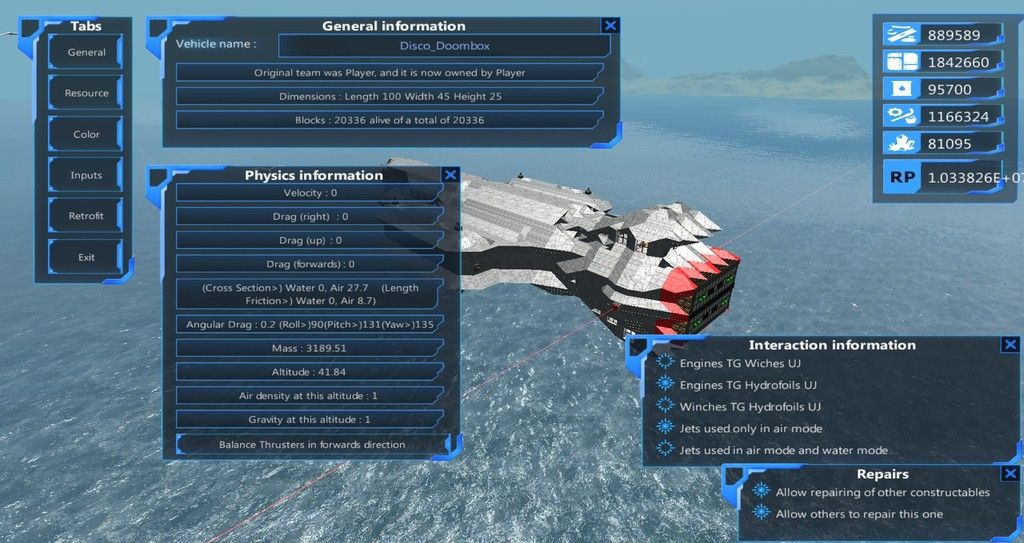Toggle Allow others to repair this one
1024x543 pixels.
(762, 514)
